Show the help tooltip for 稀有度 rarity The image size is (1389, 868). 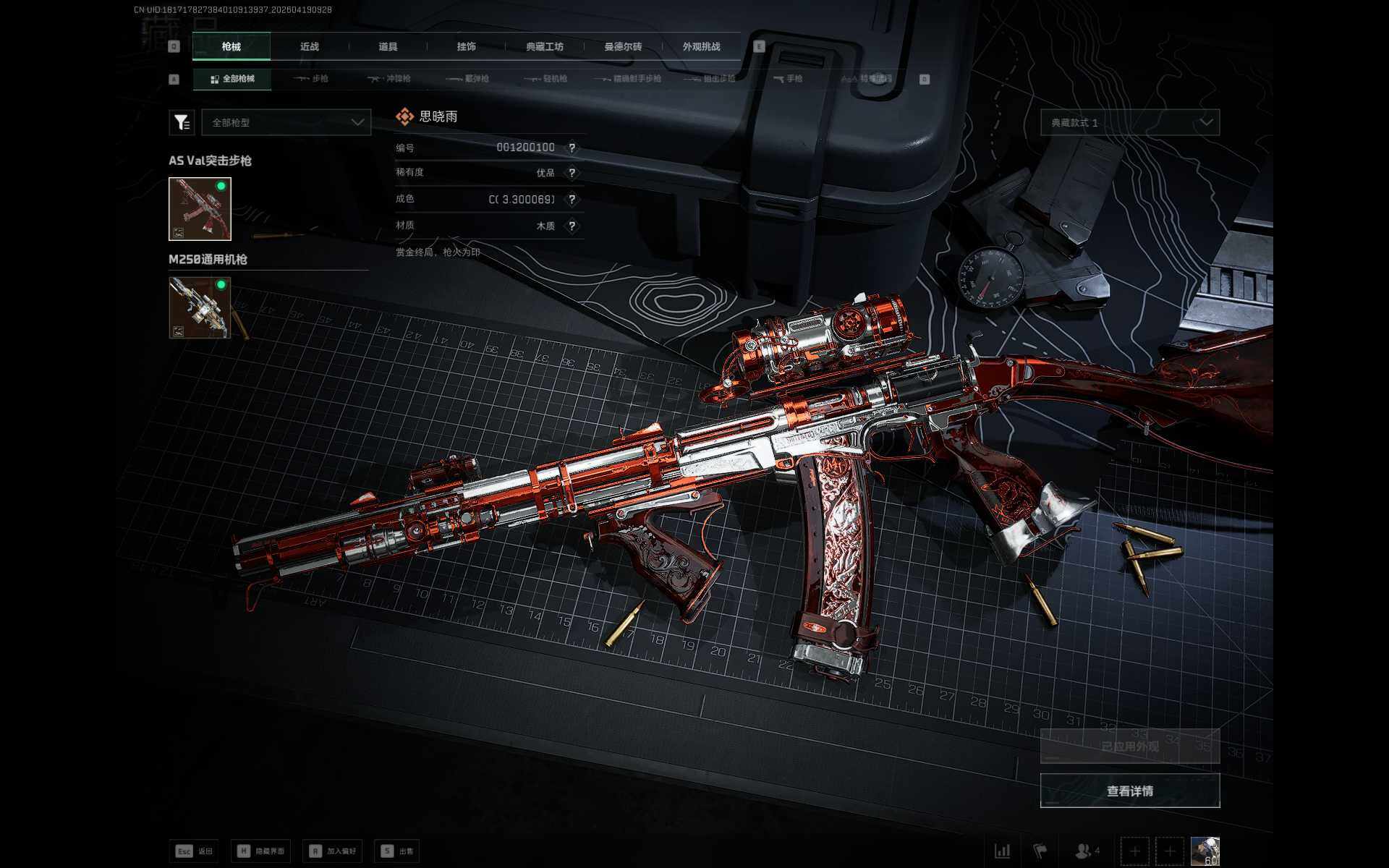[x=572, y=174]
